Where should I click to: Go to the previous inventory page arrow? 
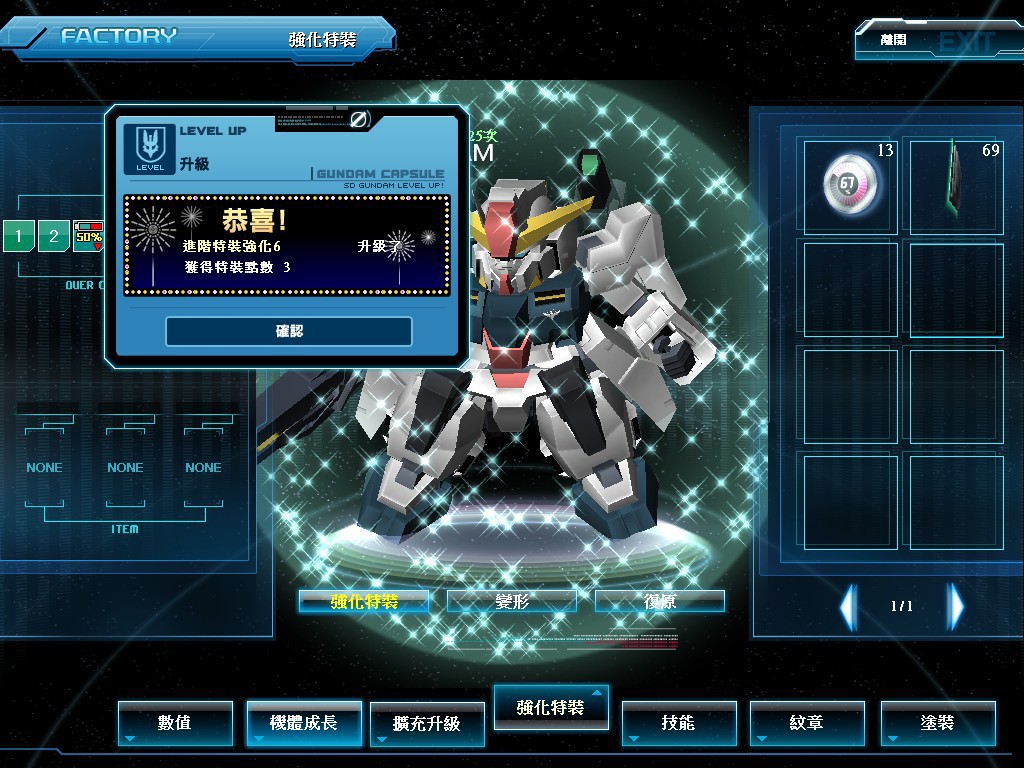[x=848, y=606]
